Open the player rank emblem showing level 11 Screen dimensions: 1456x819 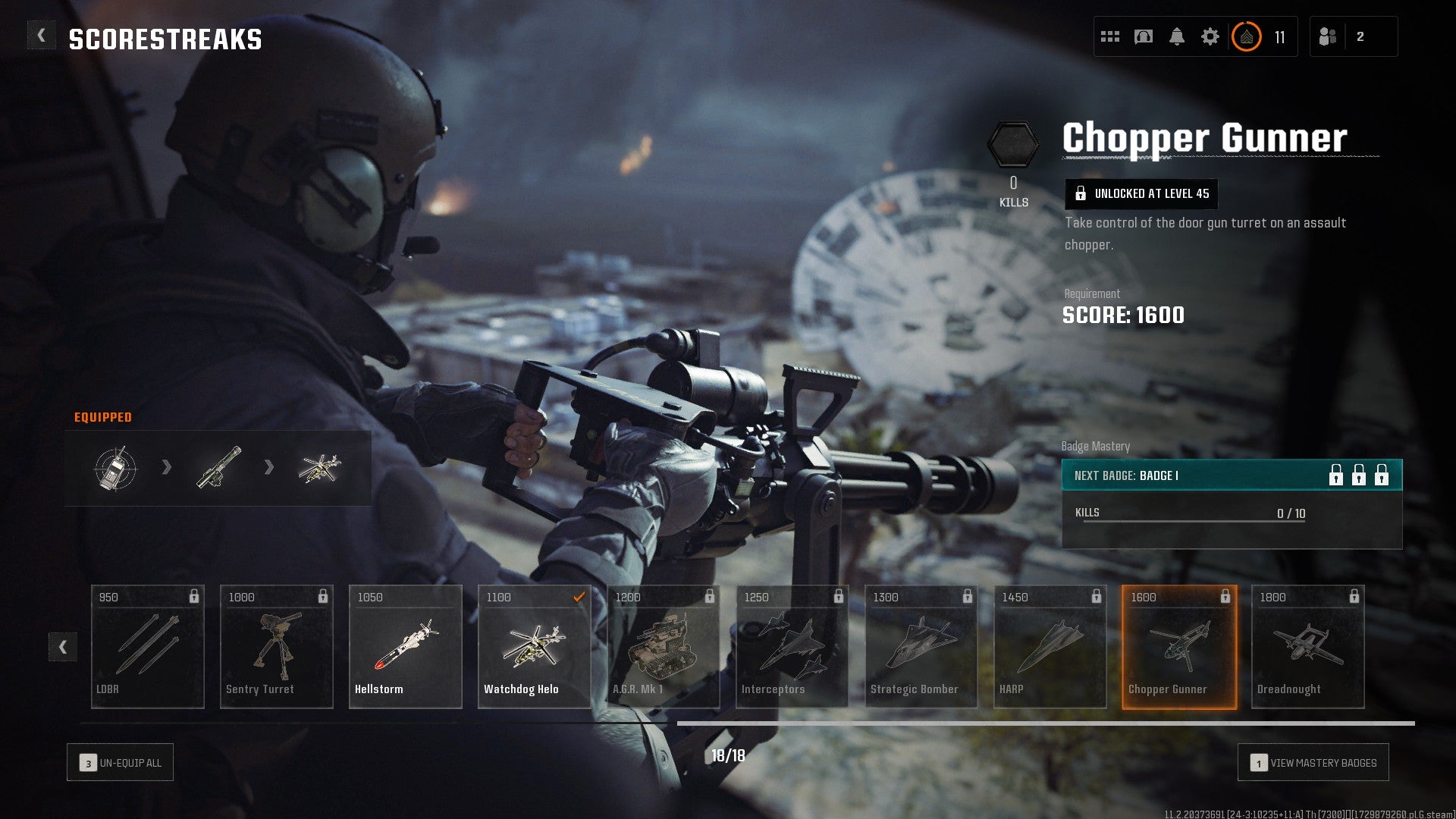(x=1247, y=35)
